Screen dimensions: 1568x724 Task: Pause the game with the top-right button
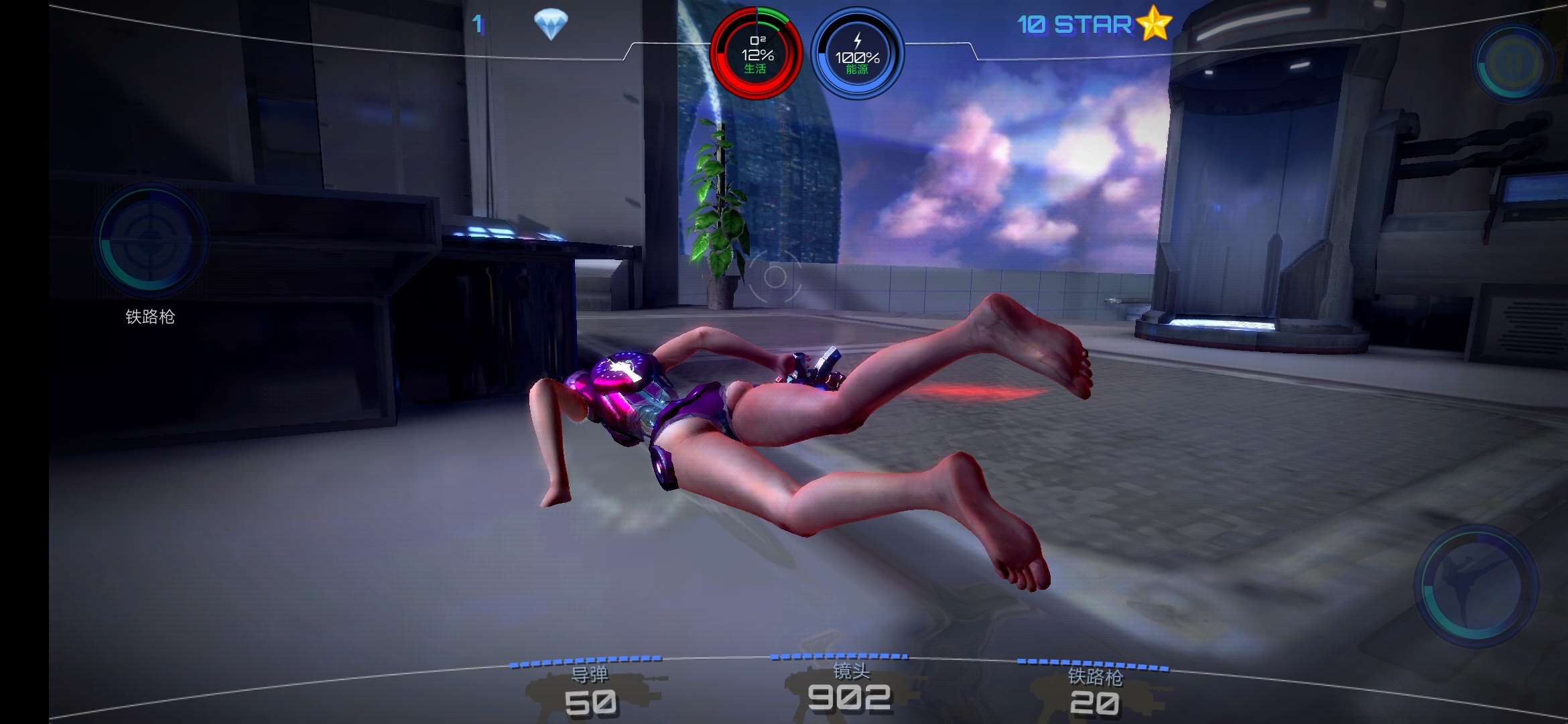[1513, 63]
